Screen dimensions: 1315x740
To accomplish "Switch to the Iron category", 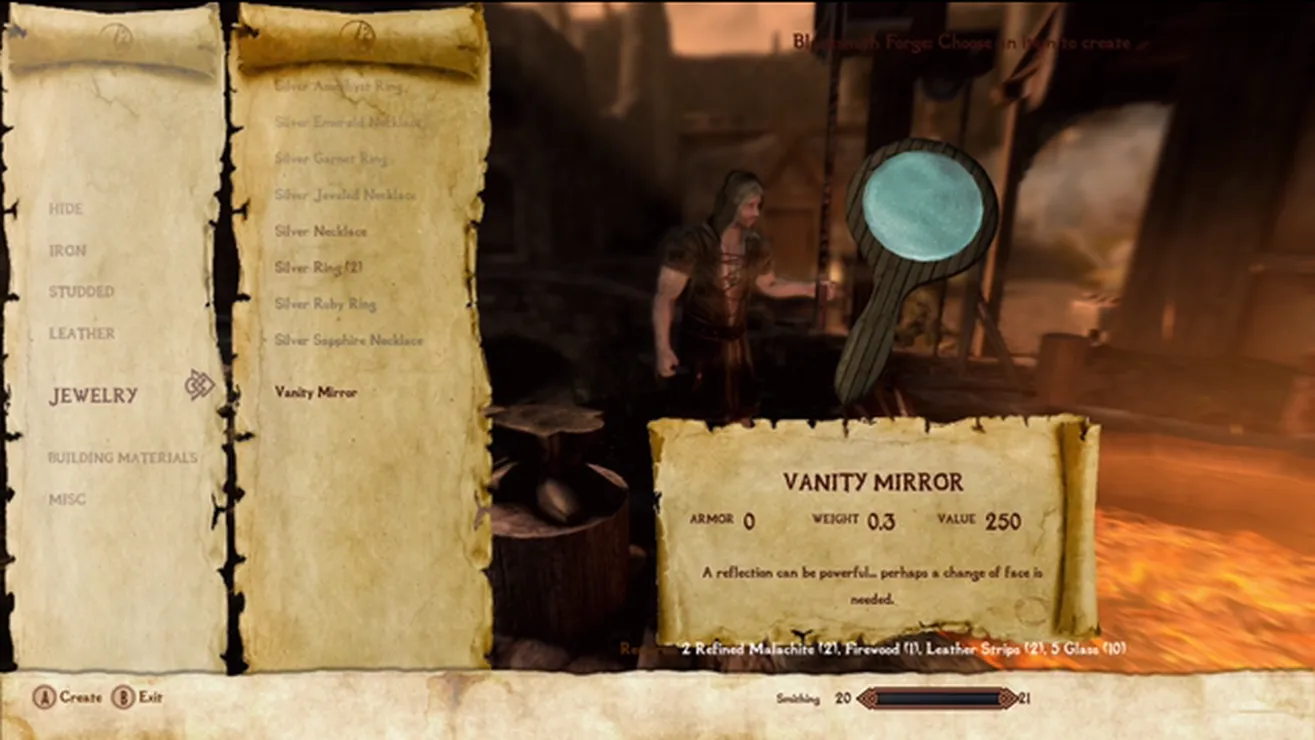I will click(68, 251).
